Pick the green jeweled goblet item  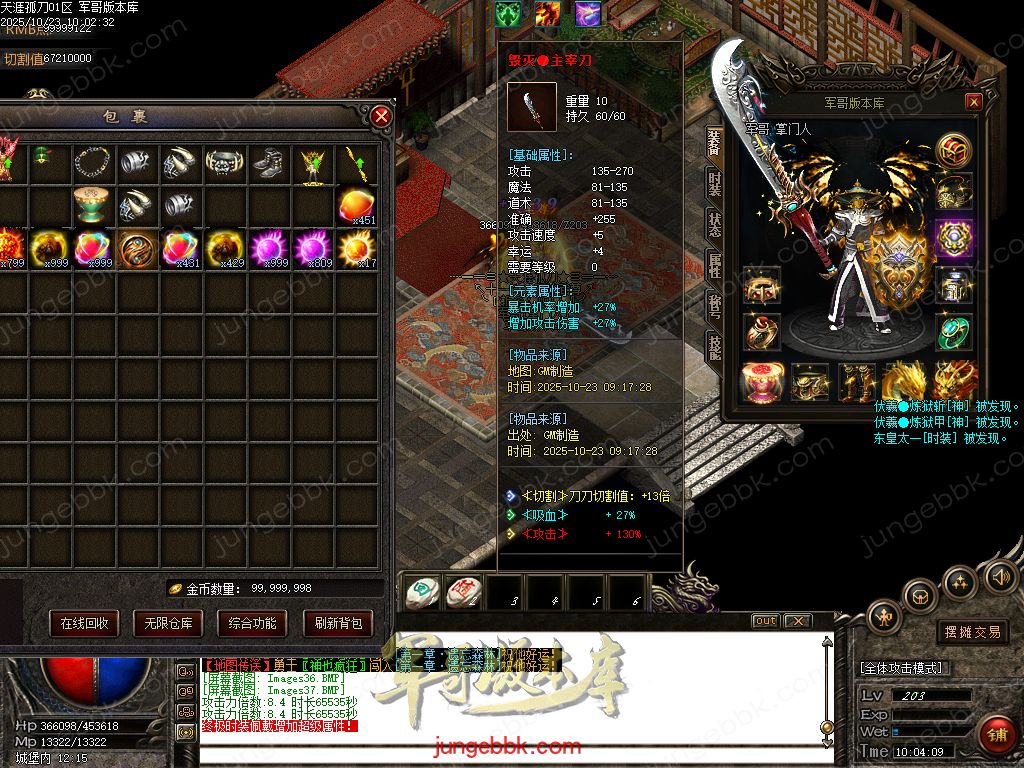(x=92, y=205)
